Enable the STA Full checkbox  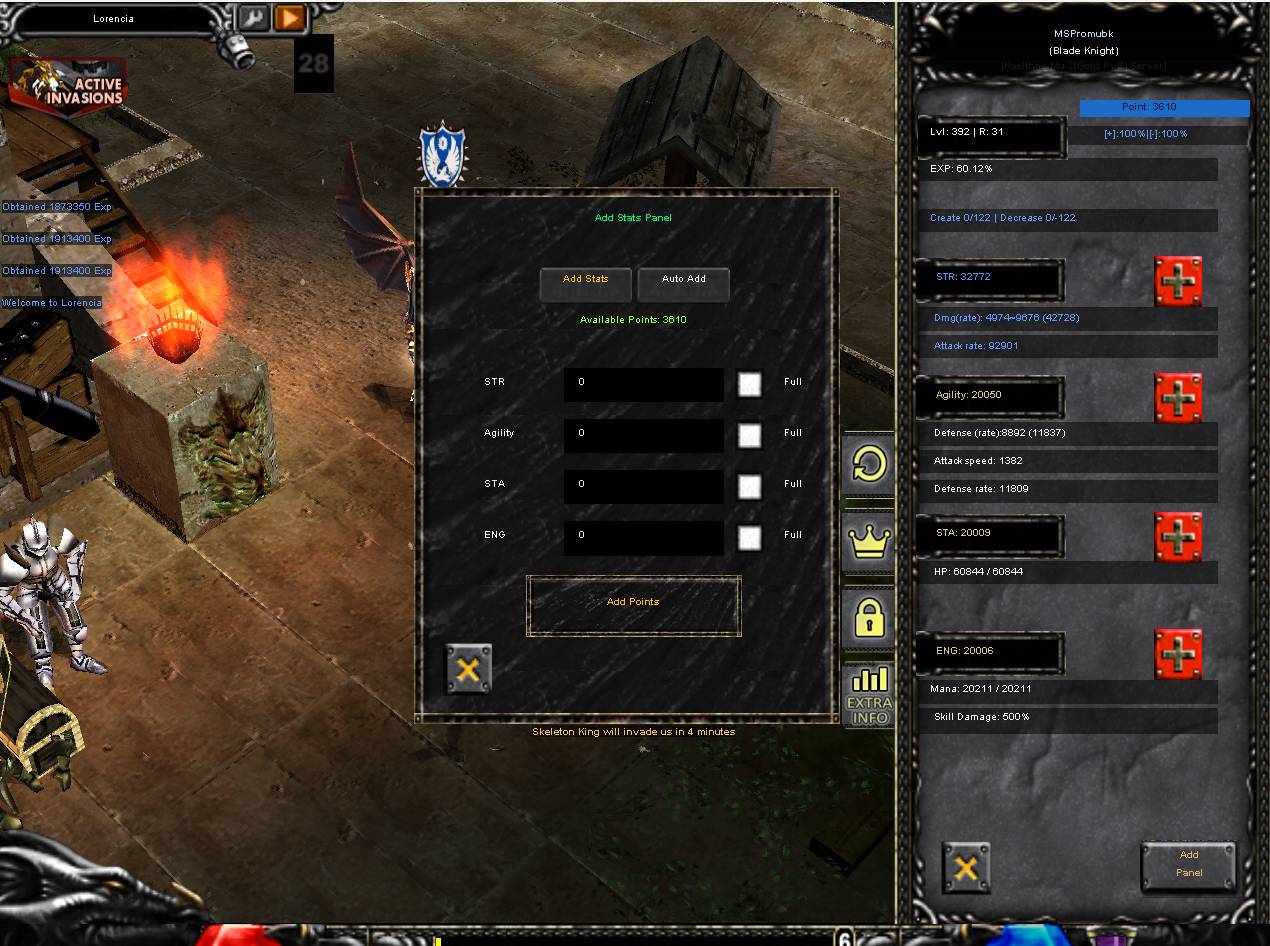click(x=749, y=486)
